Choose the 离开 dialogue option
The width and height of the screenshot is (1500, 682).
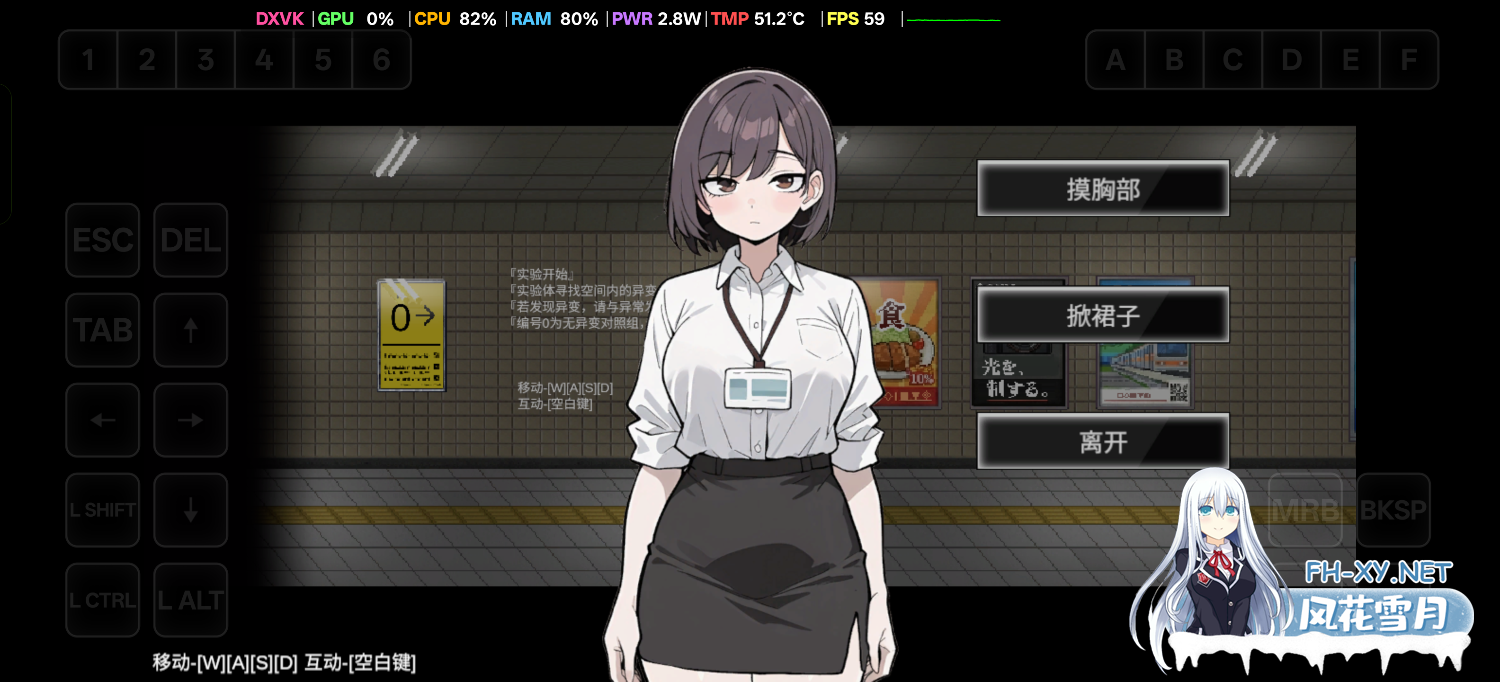tap(1102, 442)
